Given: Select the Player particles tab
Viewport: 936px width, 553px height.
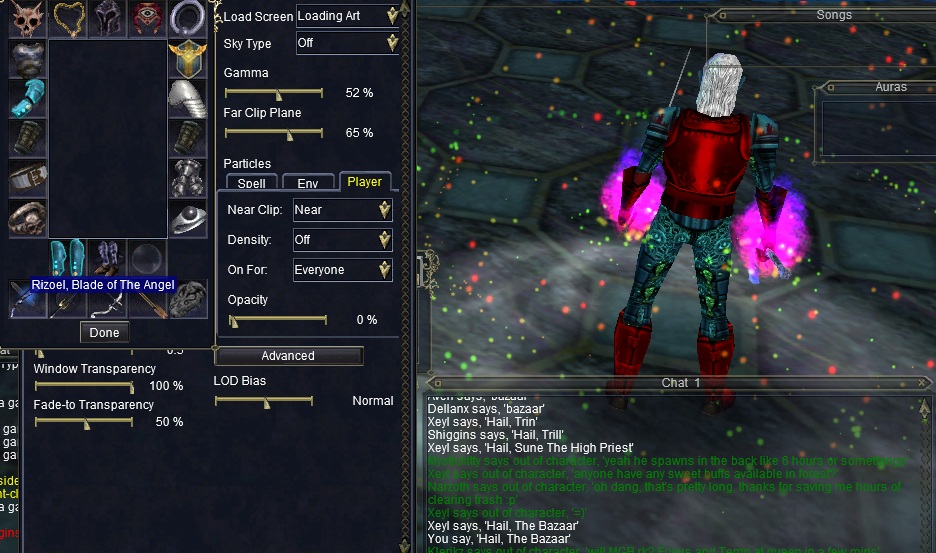Looking at the screenshot, I should [x=365, y=182].
